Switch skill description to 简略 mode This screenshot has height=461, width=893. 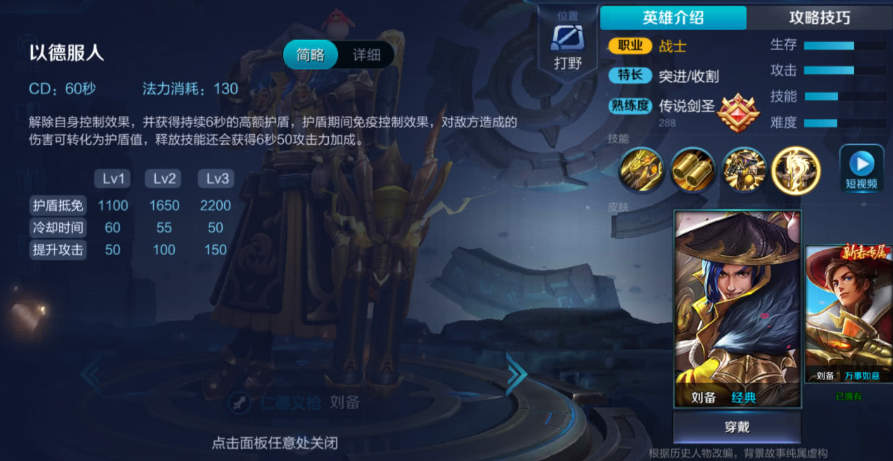(x=310, y=55)
